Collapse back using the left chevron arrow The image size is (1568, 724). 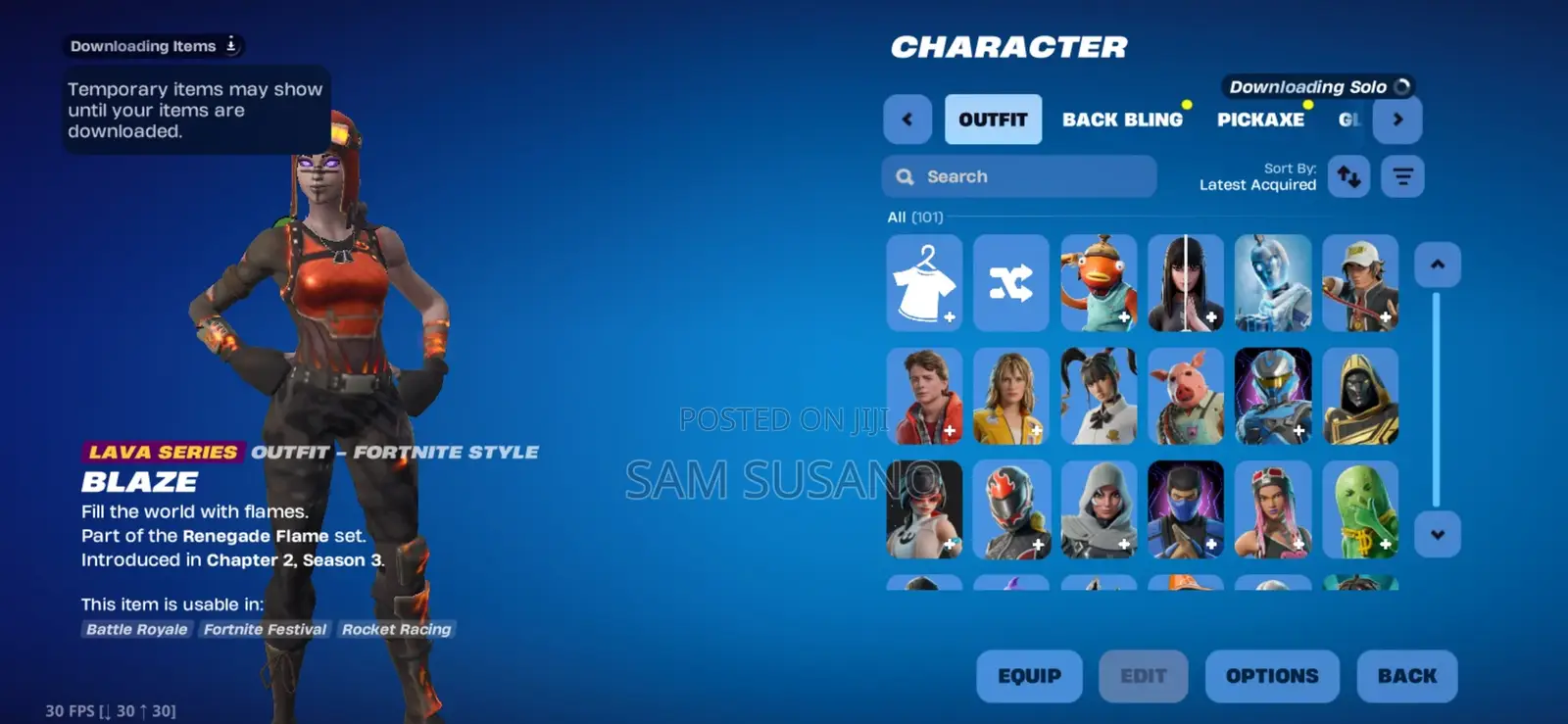pos(907,119)
